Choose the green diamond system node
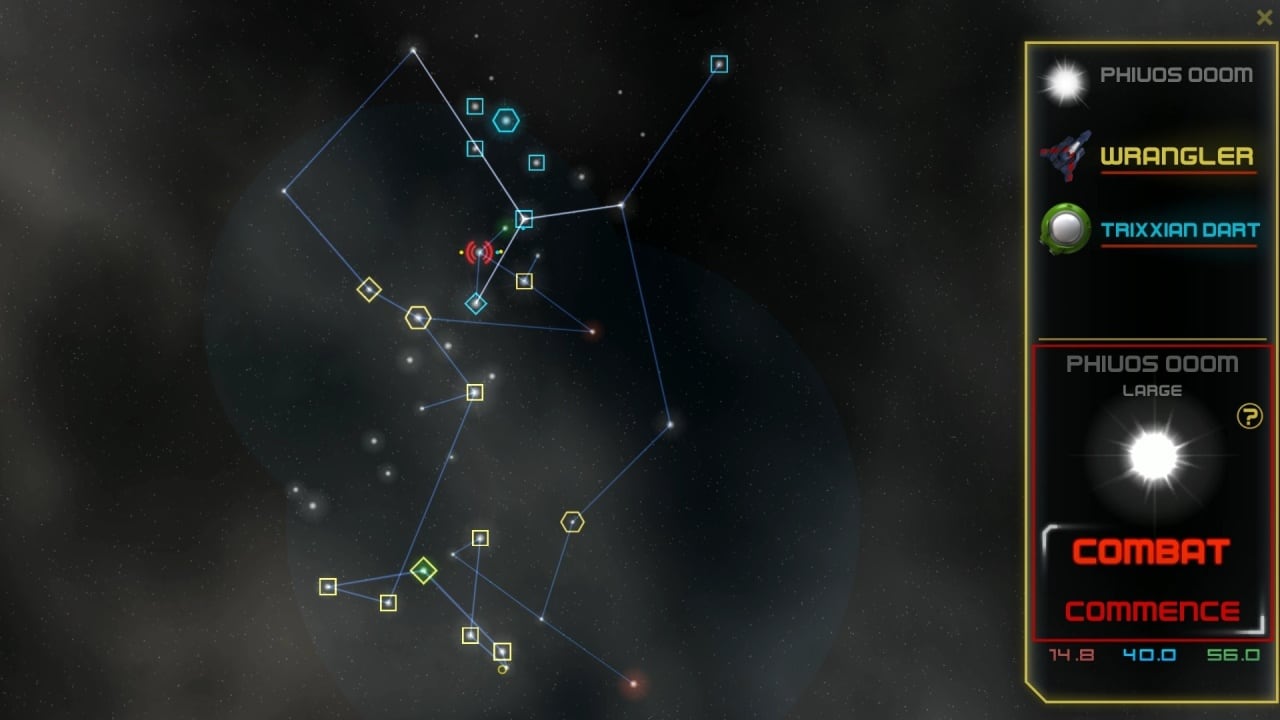This screenshot has width=1280, height=720. pyautogui.click(x=424, y=571)
